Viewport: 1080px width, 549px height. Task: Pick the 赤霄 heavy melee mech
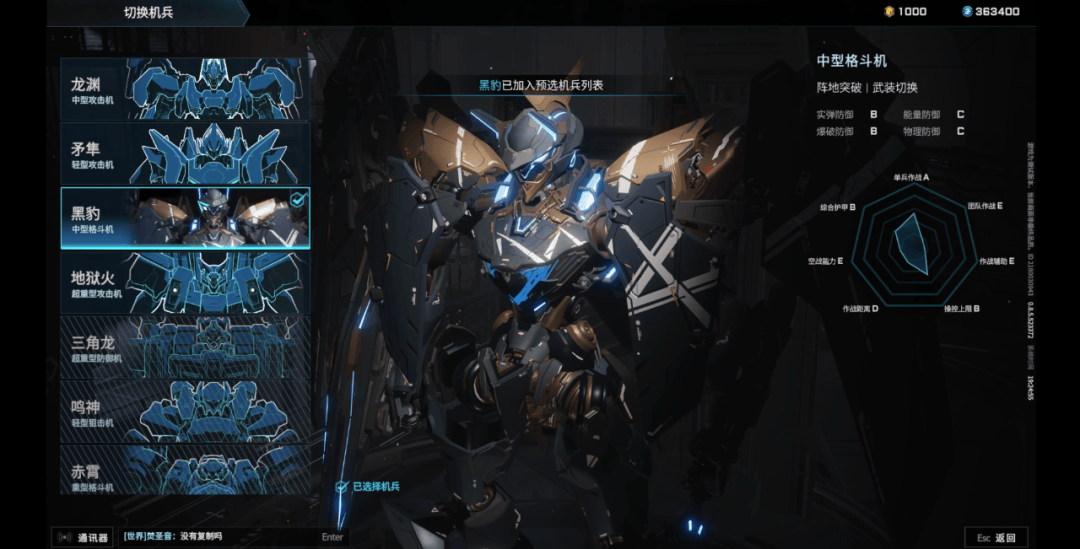(185, 470)
